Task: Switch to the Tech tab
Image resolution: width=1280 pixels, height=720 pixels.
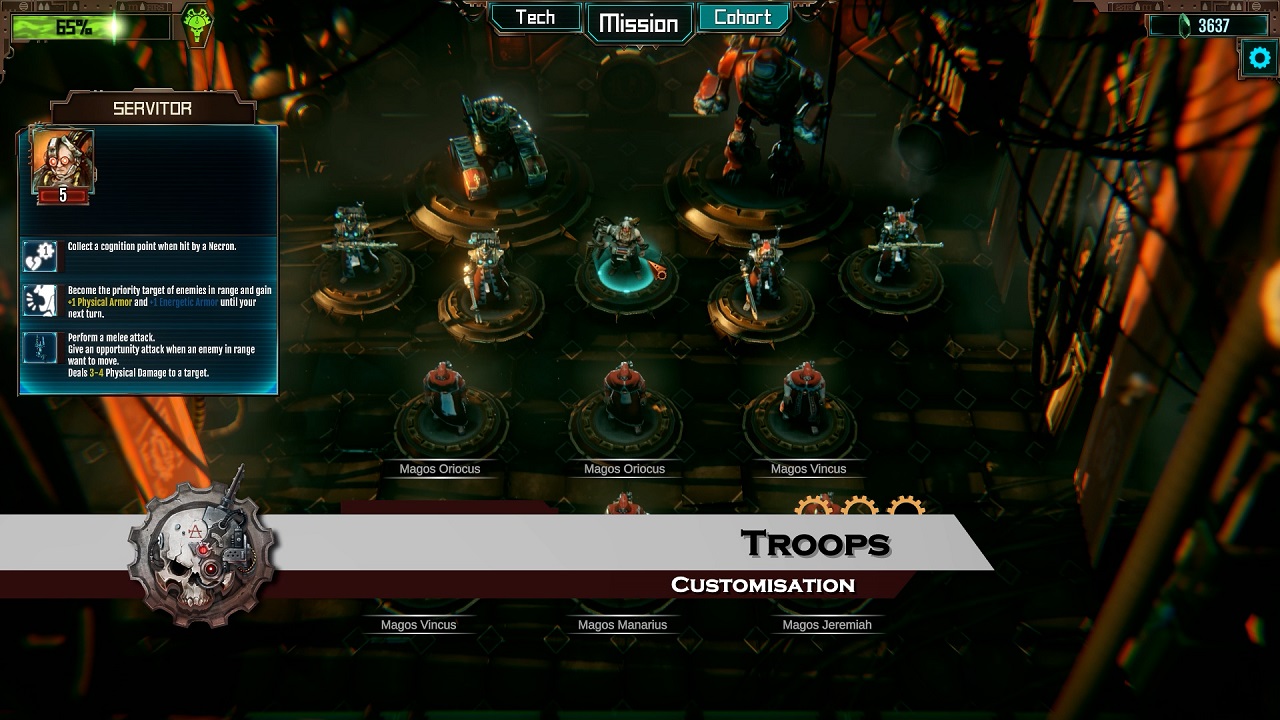Action: (535, 18)
